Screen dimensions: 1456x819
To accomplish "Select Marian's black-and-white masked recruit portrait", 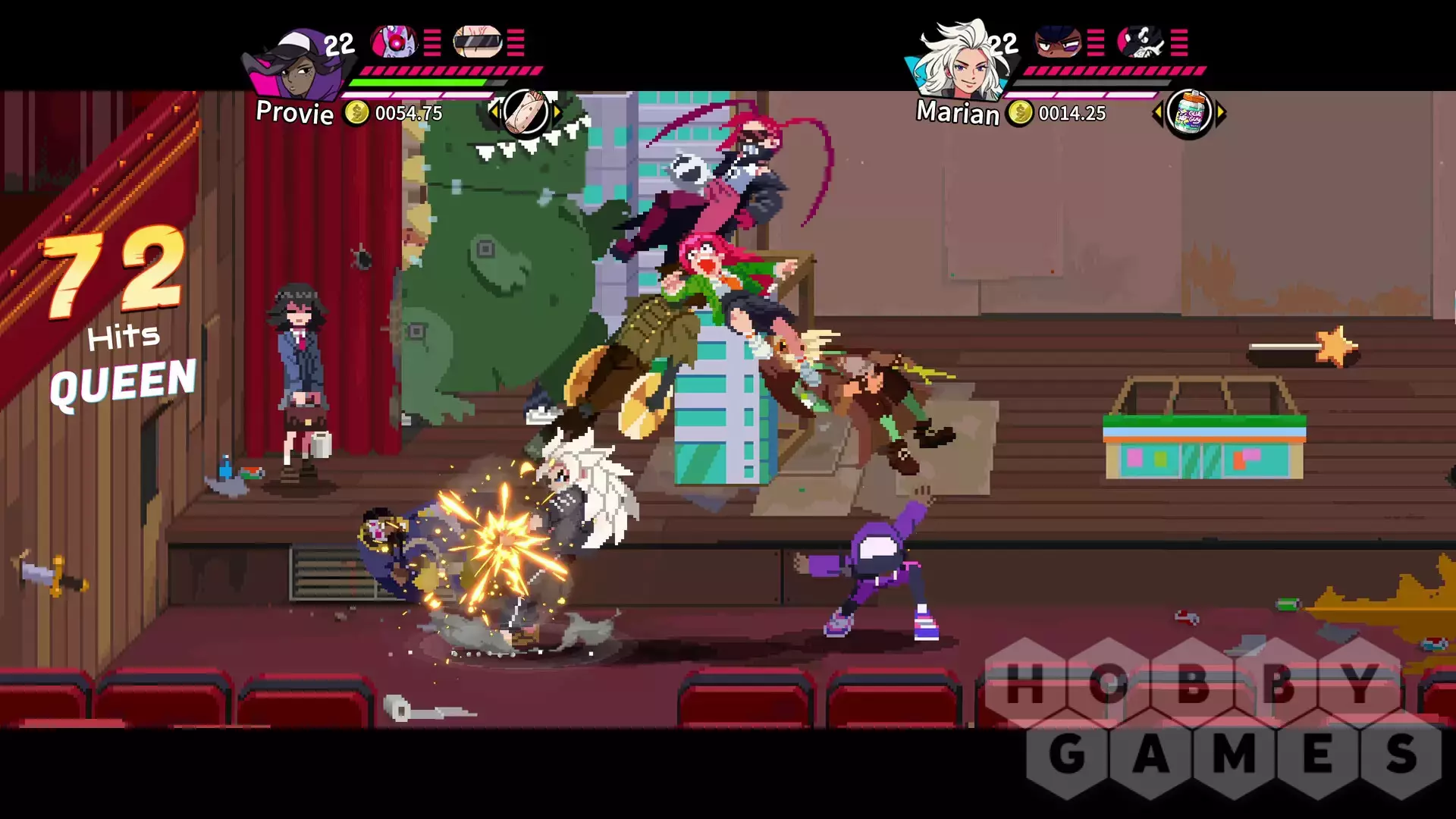I will point(1141,41).
